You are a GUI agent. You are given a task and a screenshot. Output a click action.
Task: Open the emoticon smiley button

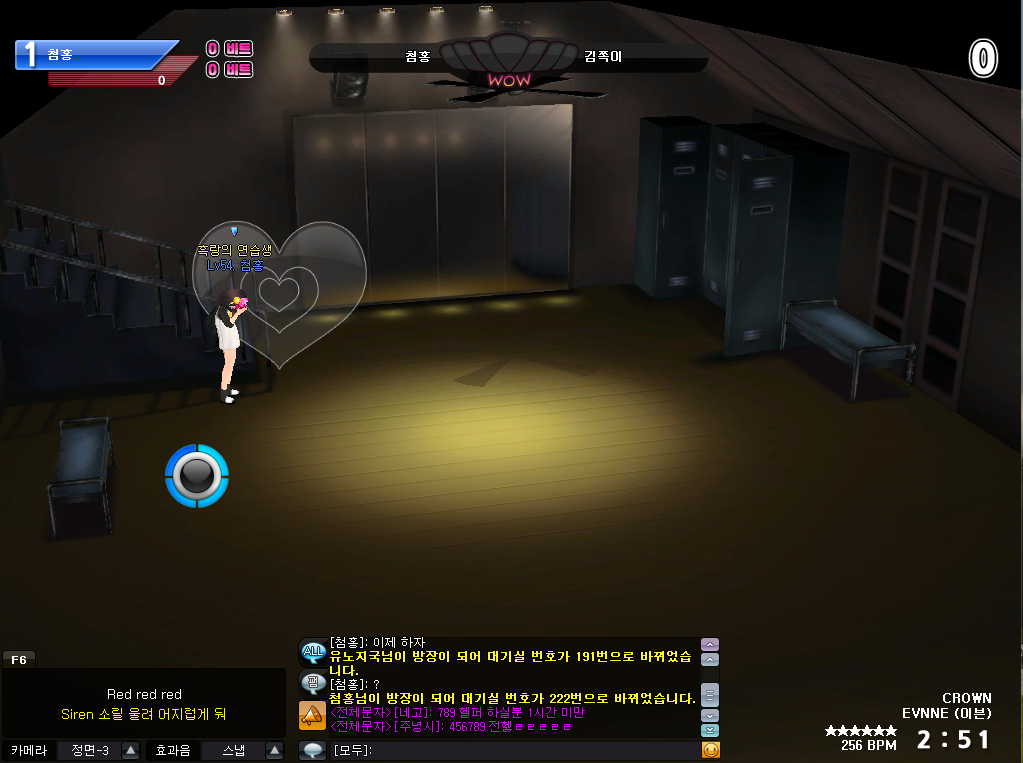(711, 750)
